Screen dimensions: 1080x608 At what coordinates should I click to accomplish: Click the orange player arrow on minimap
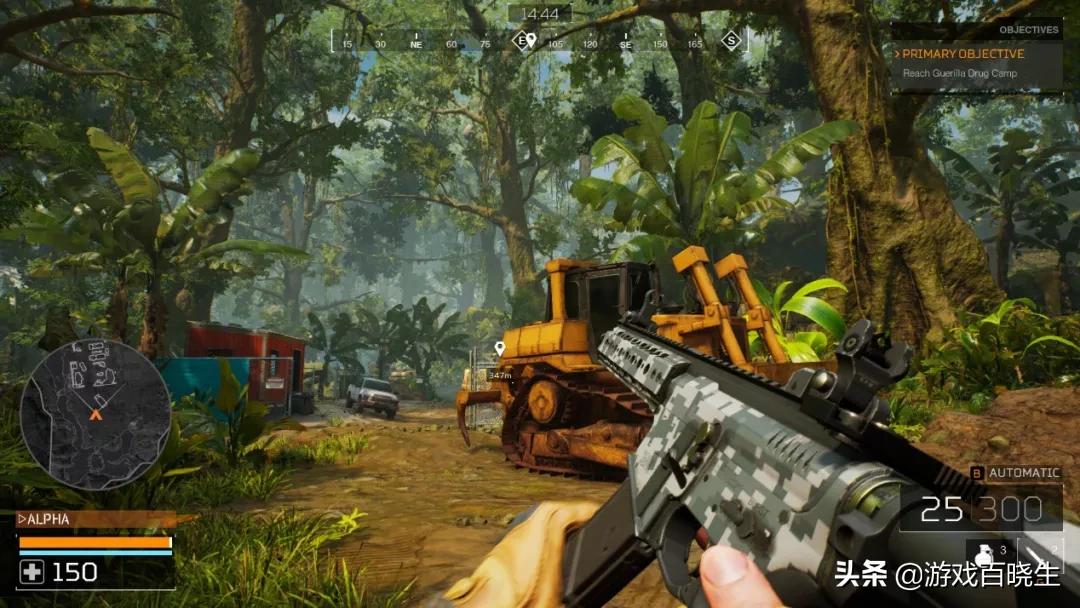click(x=96, y=413)
